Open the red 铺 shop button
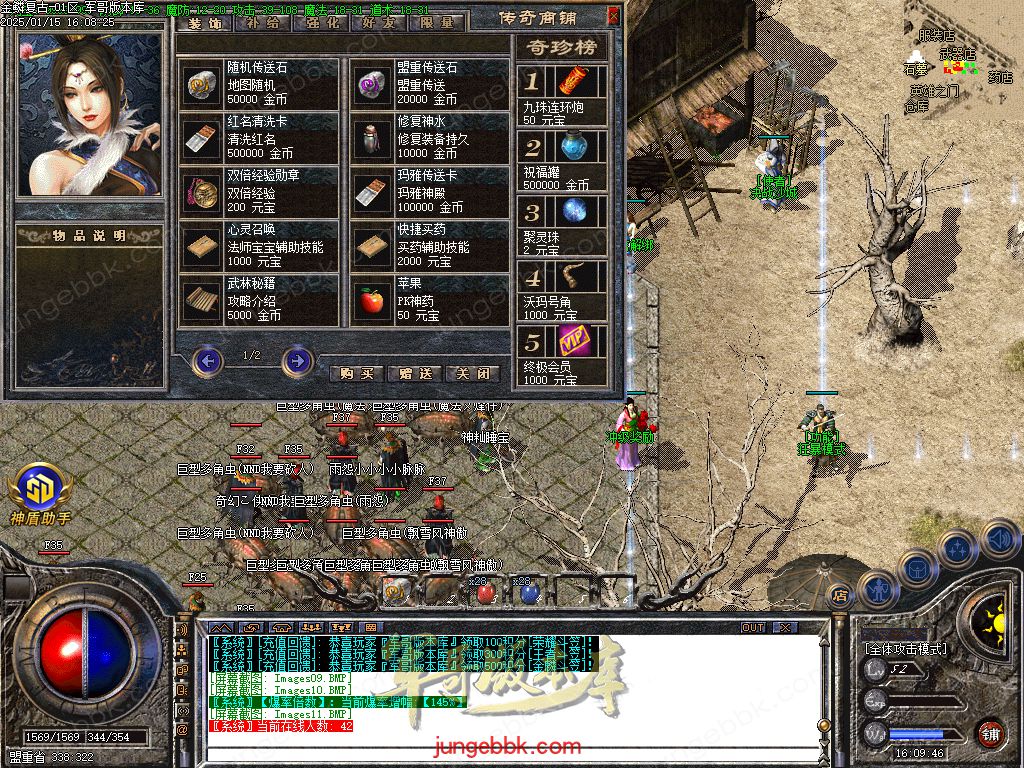This screenshot has height=768, width=1024. (x=990, y=733)
